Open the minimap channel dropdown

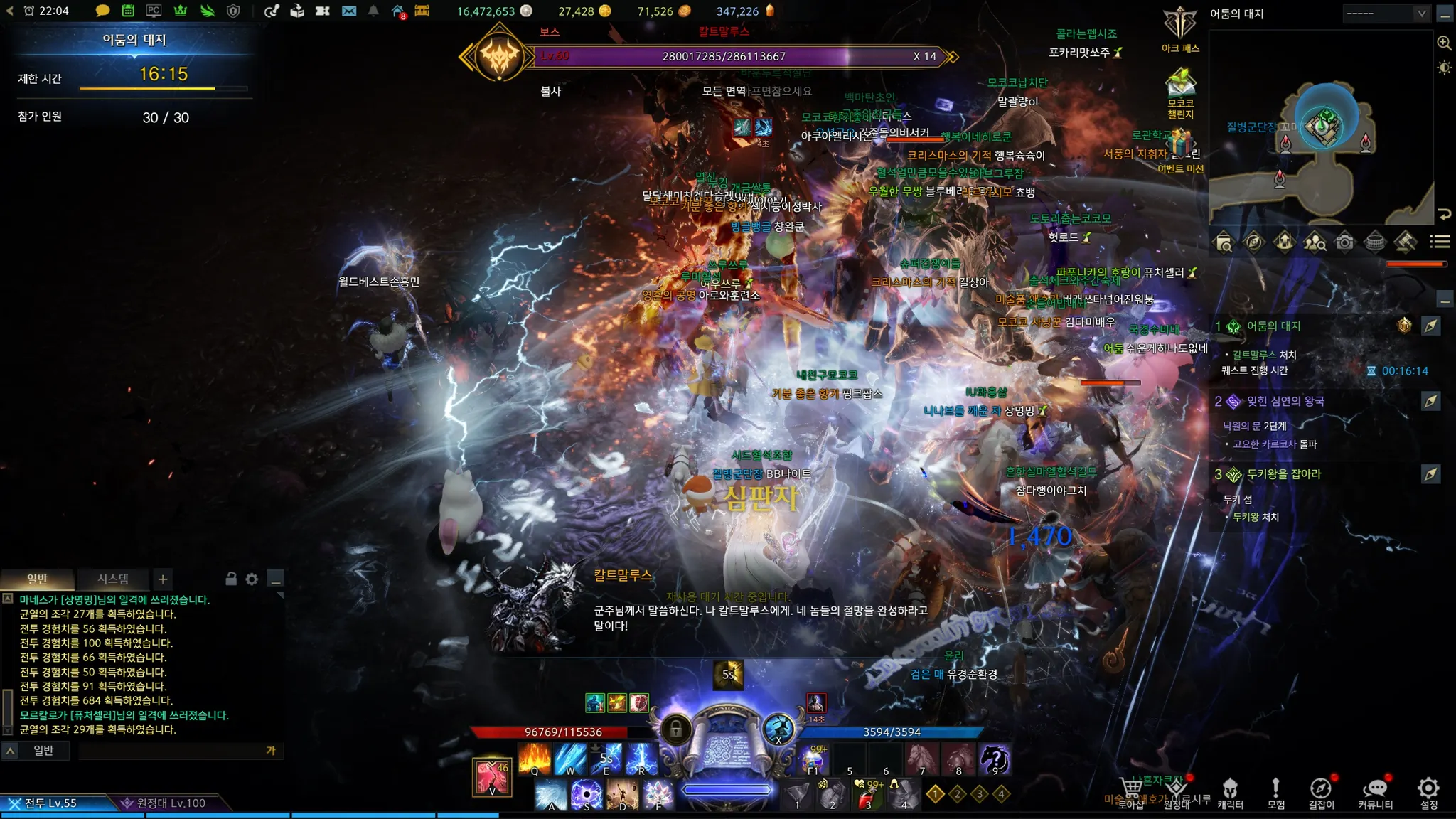1386,14
